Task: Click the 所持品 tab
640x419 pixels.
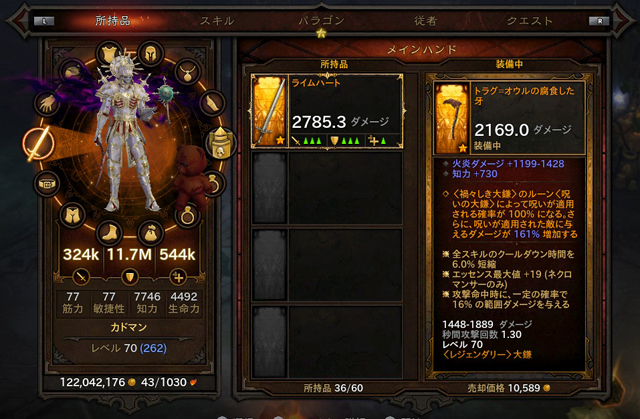Action: (112, 19)
